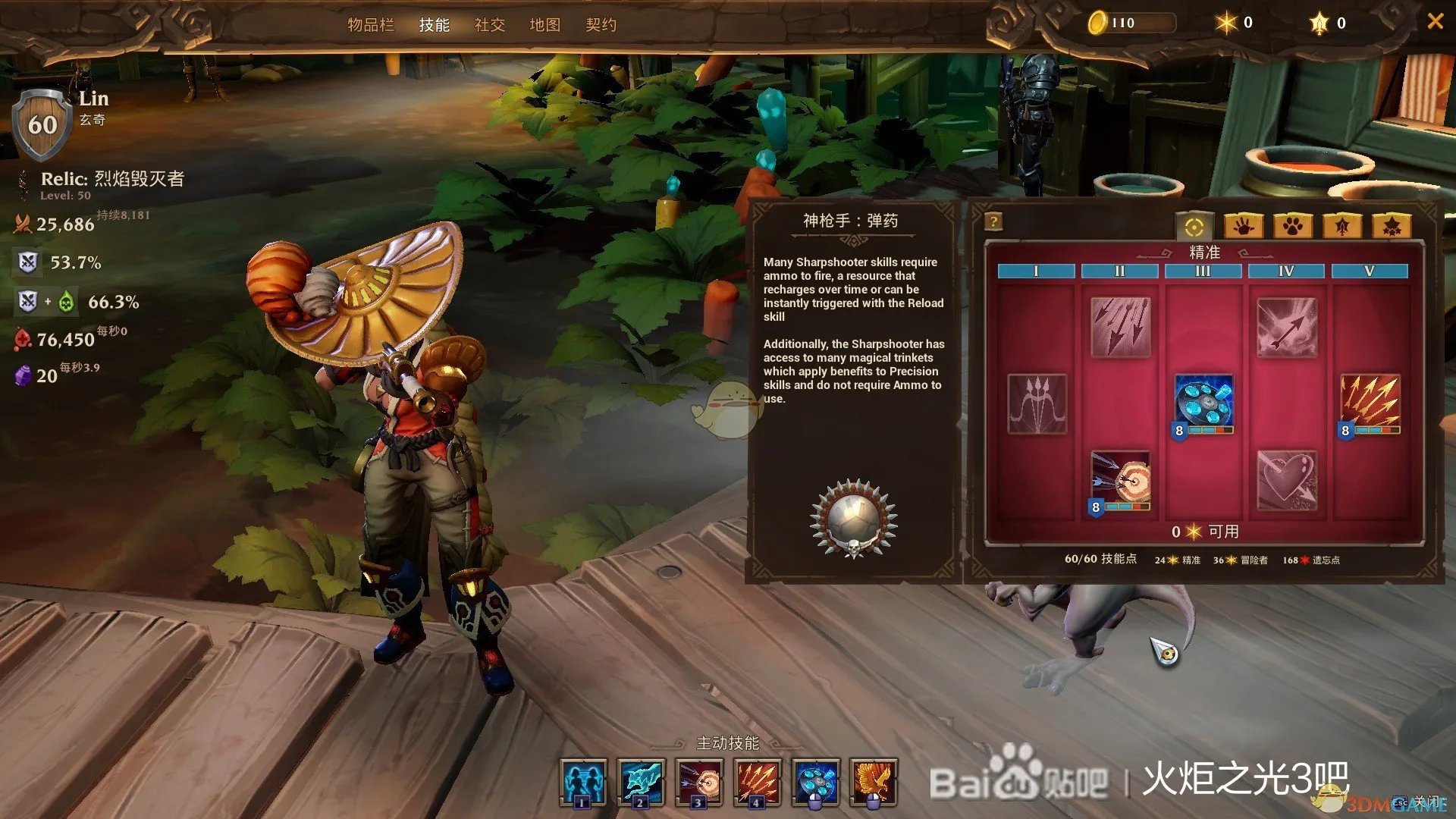Viewport: 1456px width, 819px height.
Task: Open the 物品栏 inventory menu
Action: click(x=371, y=25)
